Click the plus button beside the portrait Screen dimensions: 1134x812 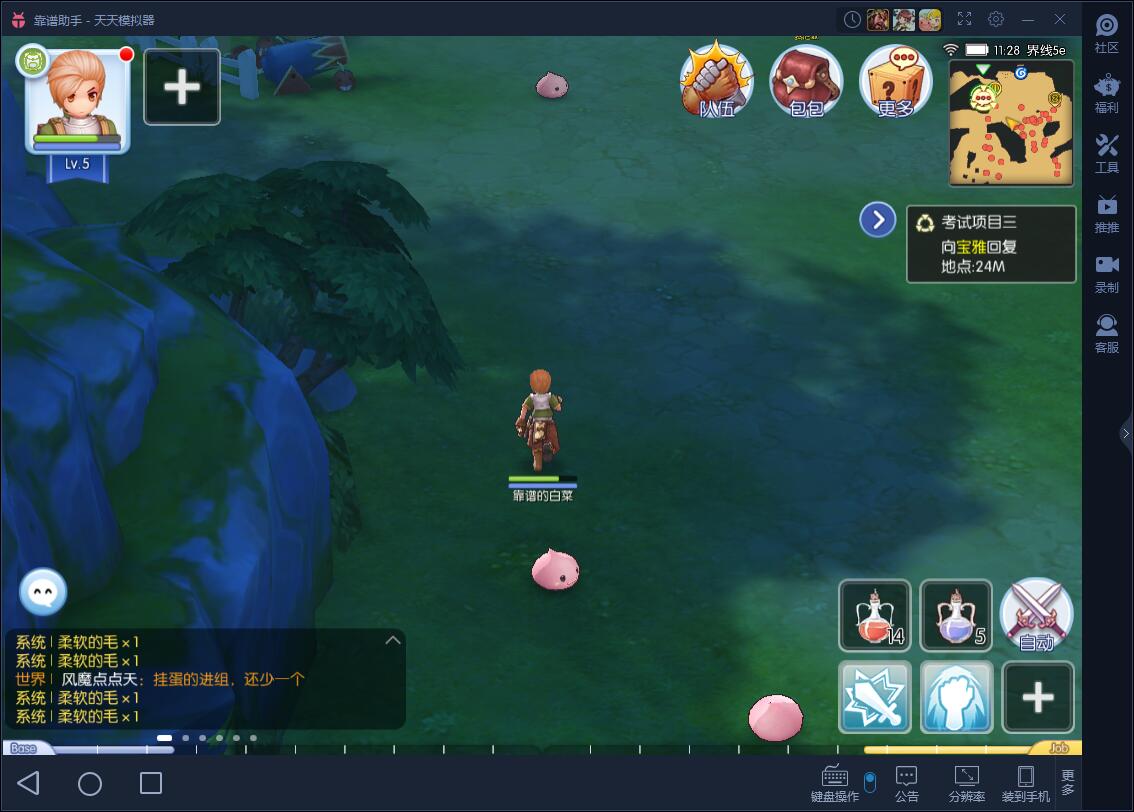click(182, 87)
